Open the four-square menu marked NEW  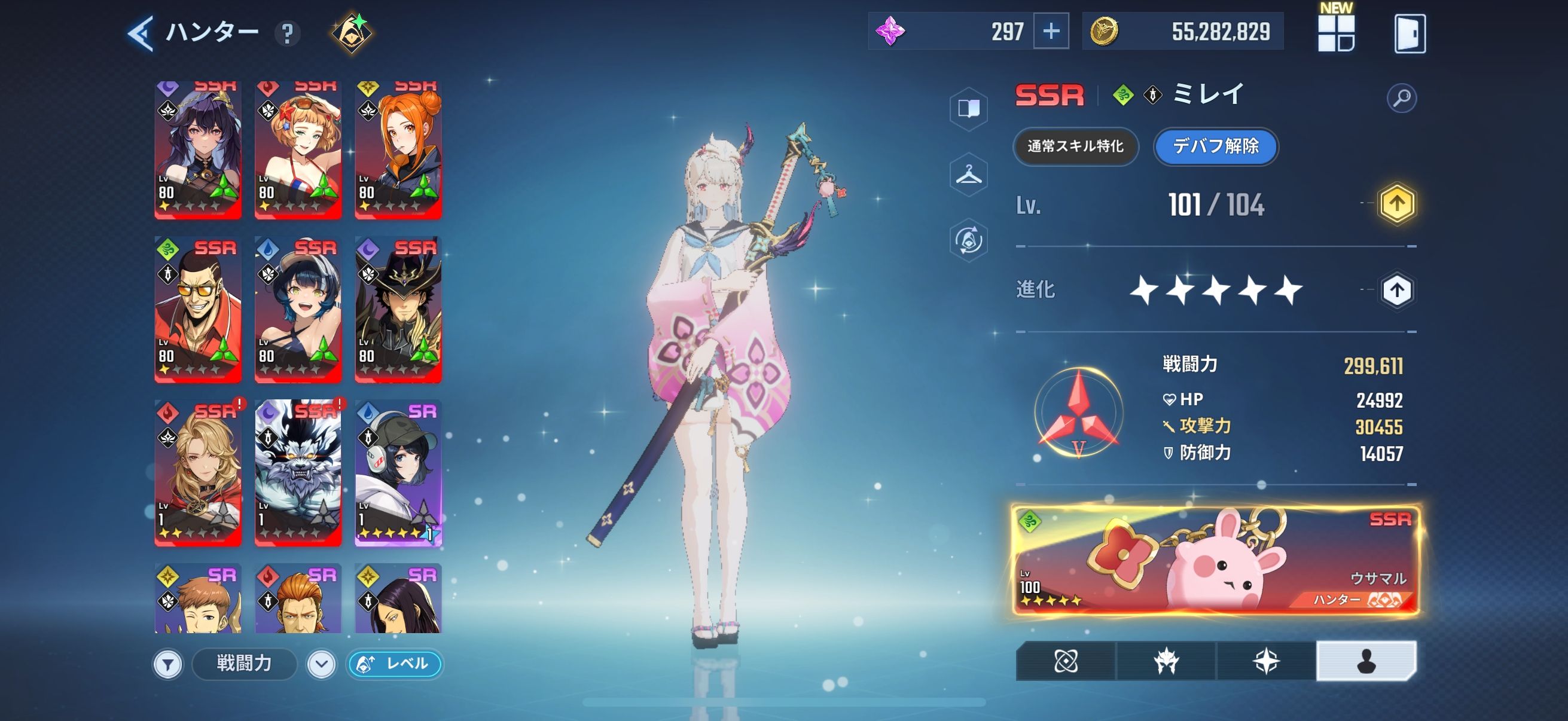1335,33
